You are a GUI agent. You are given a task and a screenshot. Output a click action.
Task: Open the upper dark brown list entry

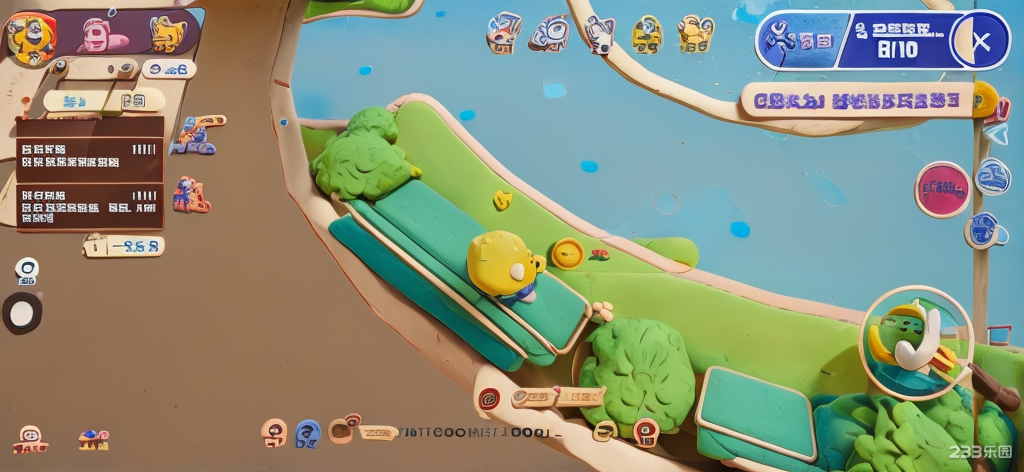(89, 149)
